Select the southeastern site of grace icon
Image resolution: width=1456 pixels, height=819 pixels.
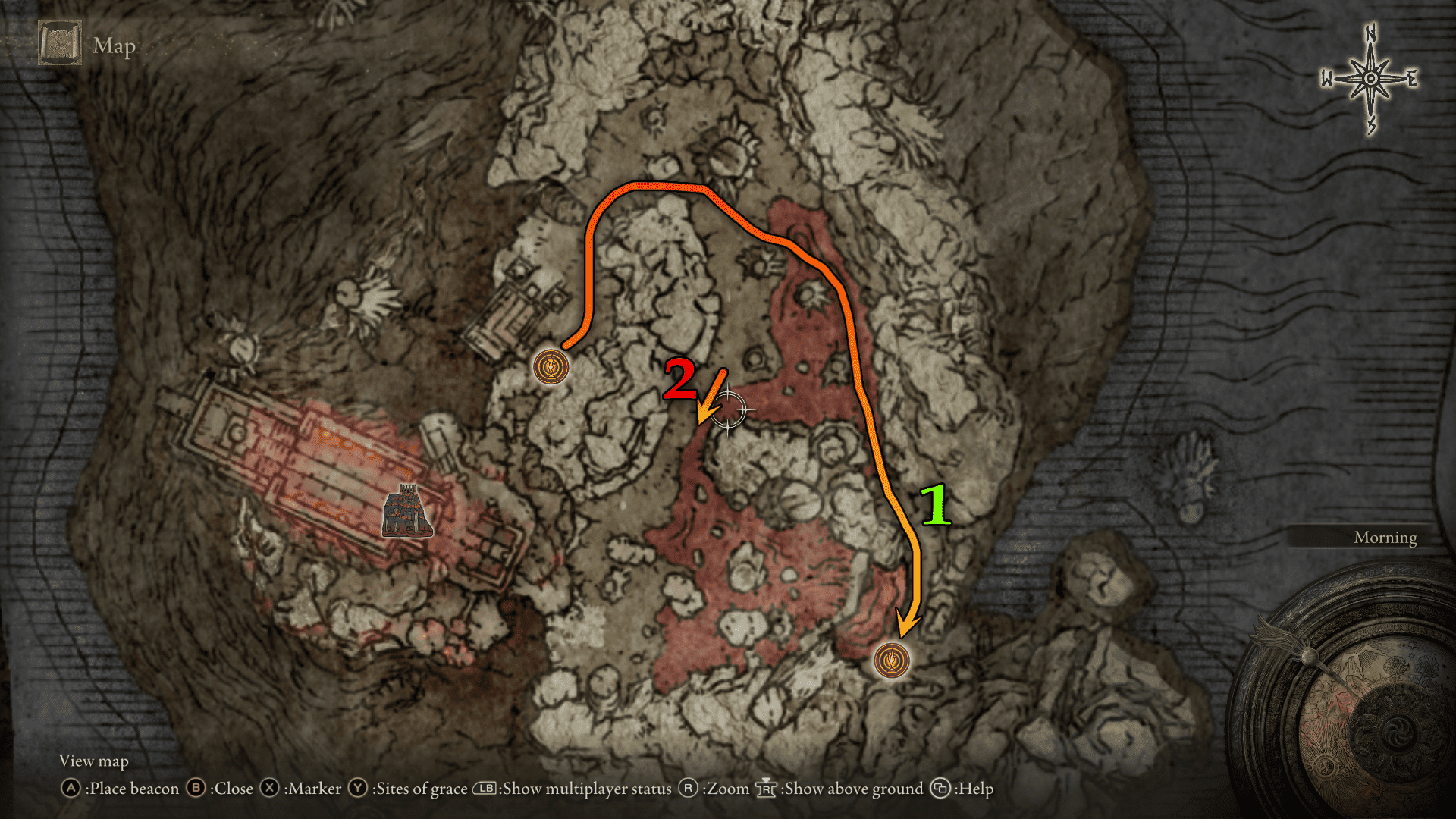click(x=893, y=660)
